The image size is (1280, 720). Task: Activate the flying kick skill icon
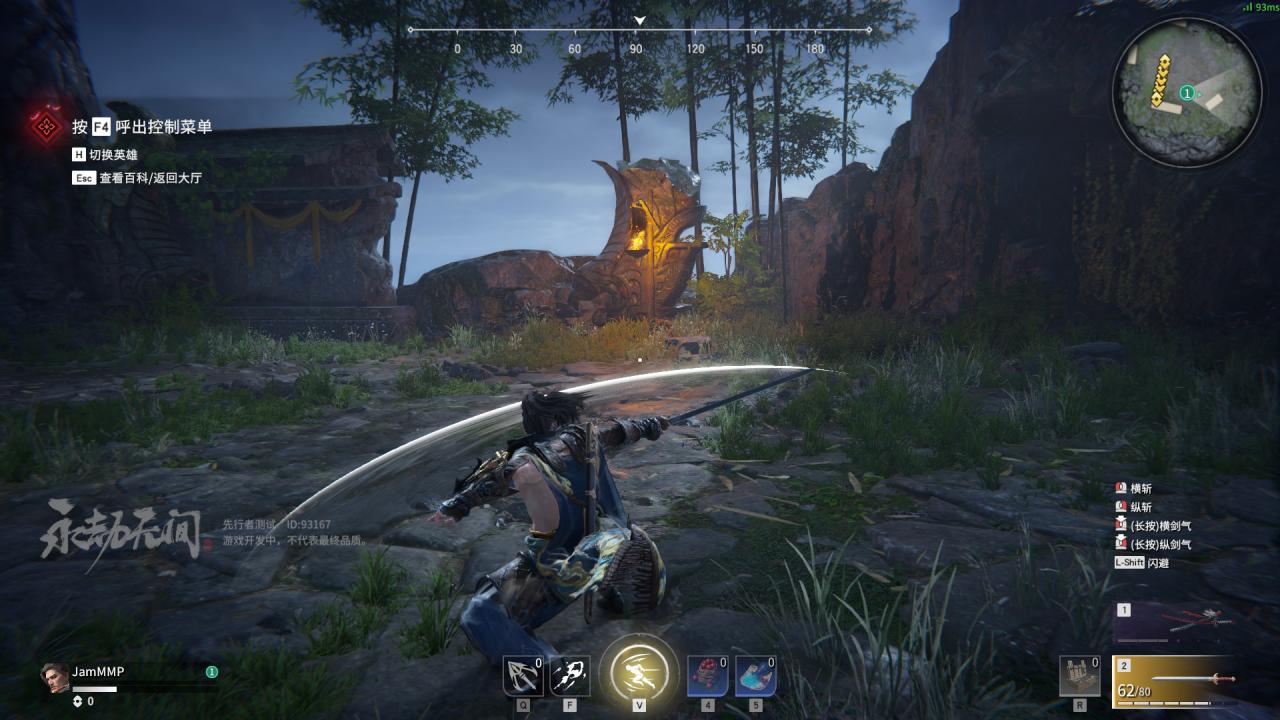click(570, 676)
